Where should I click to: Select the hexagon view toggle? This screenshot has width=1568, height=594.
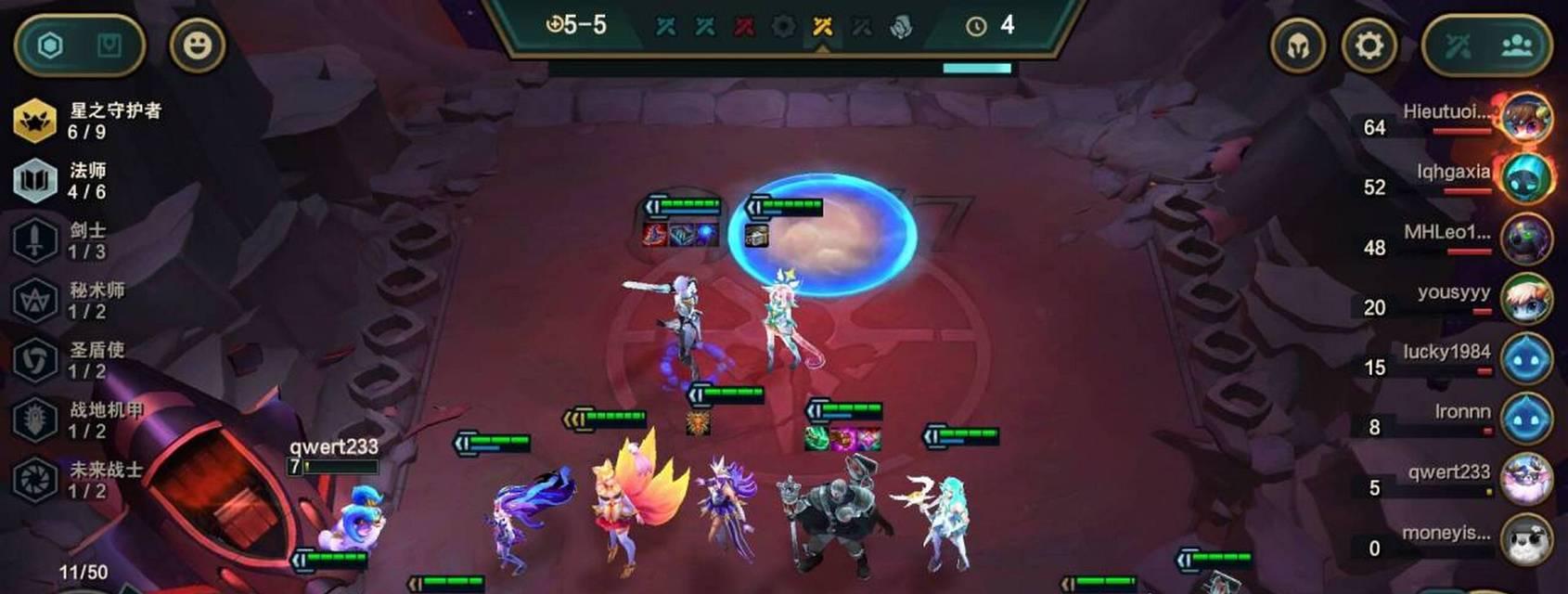point(51,45)
